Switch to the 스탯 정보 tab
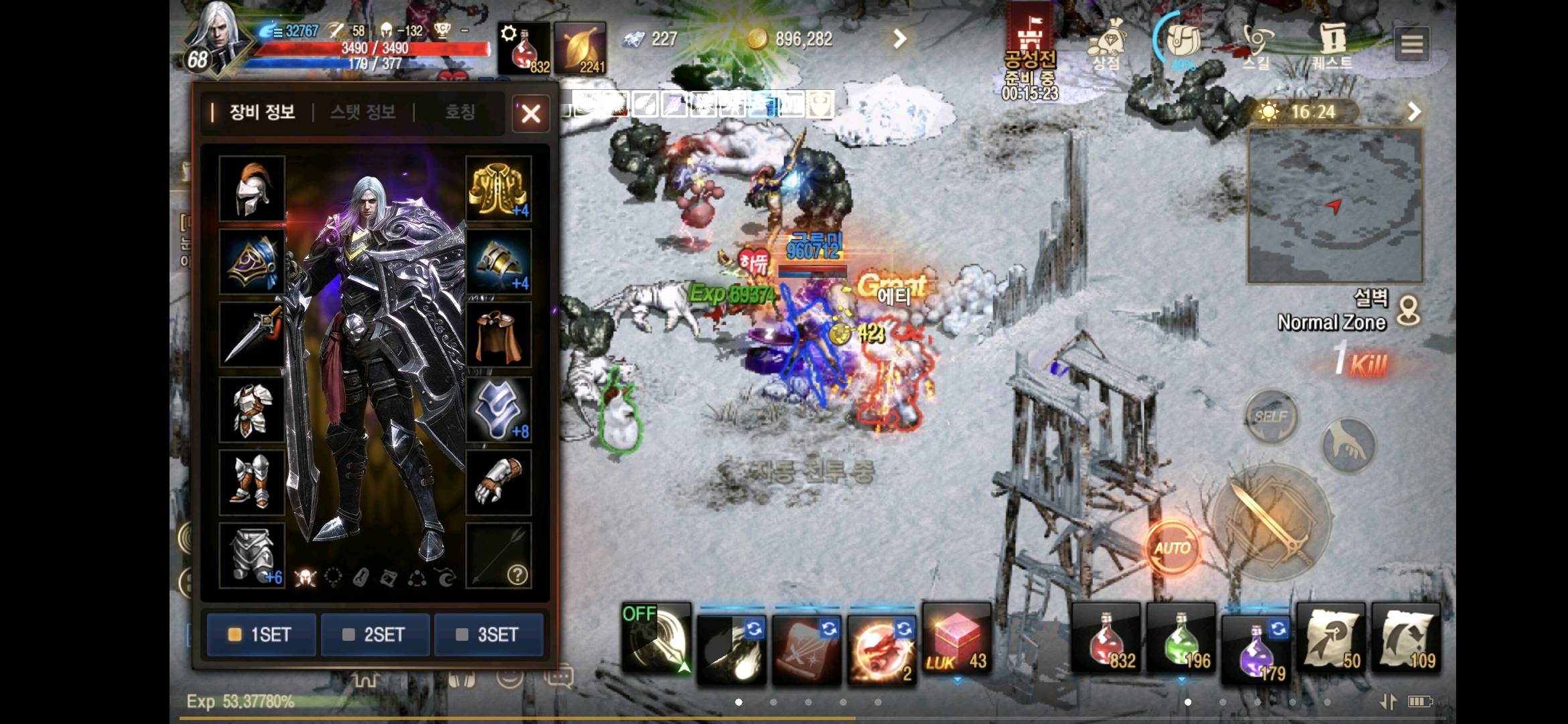The image size is (1568, 724). (x=363, y=112)
